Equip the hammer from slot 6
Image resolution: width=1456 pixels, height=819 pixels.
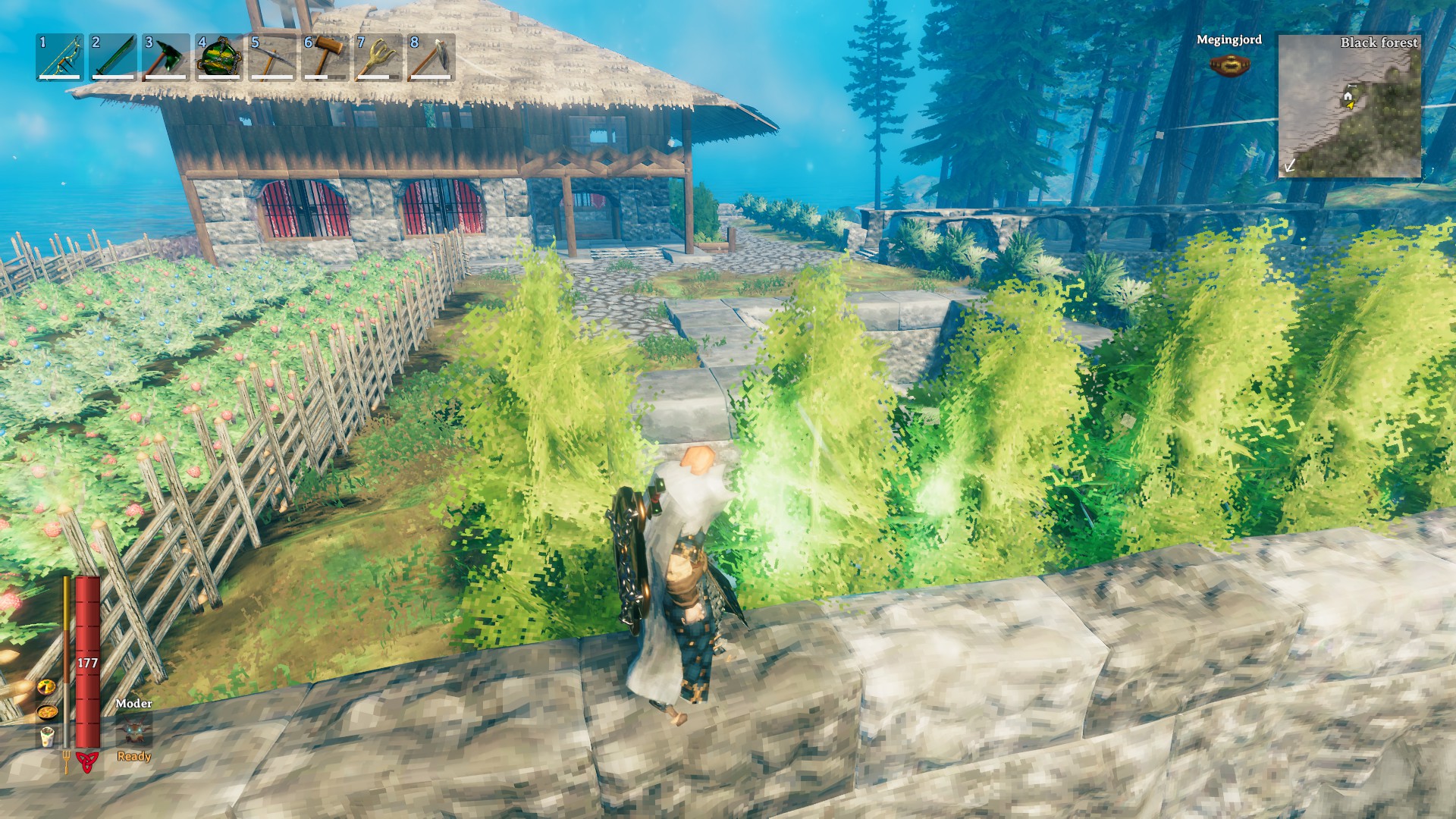[322, 57]
